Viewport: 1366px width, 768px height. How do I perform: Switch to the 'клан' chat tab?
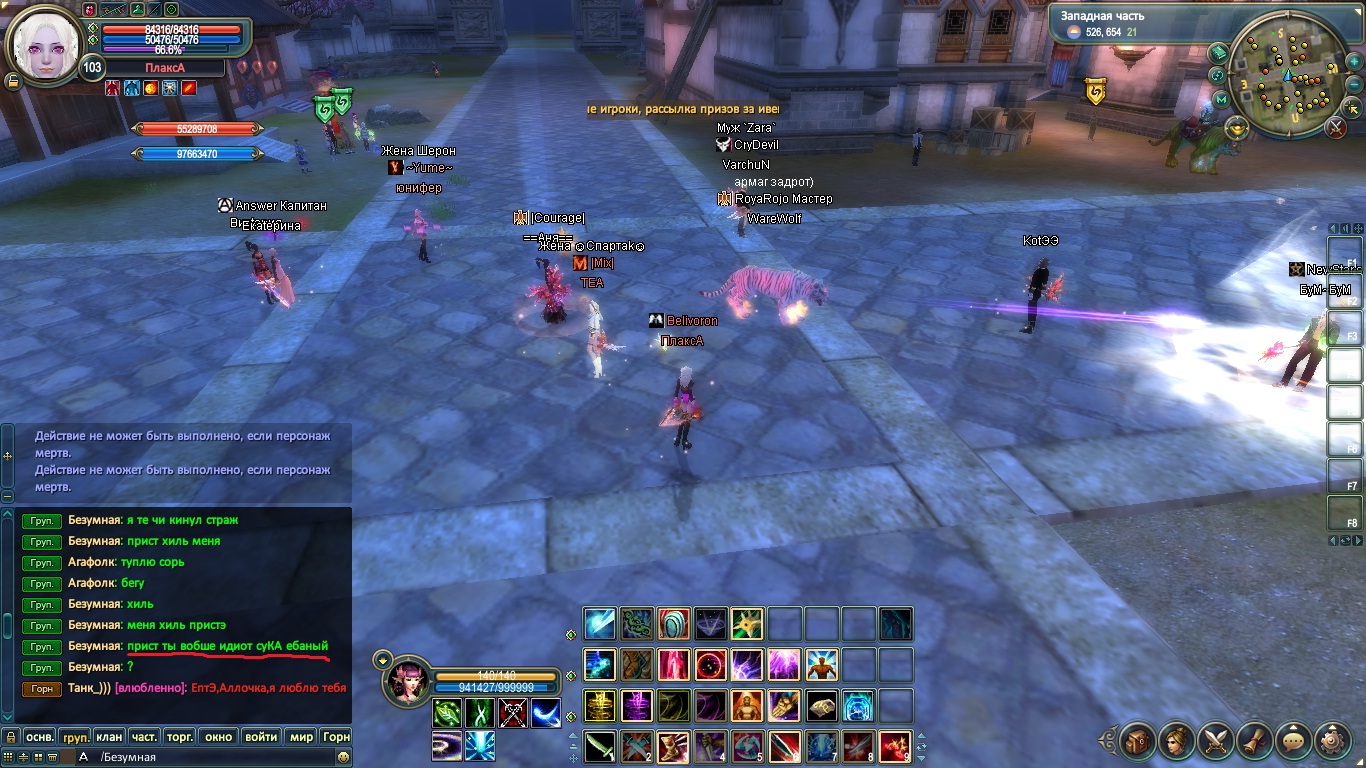[x=108, y=737]
